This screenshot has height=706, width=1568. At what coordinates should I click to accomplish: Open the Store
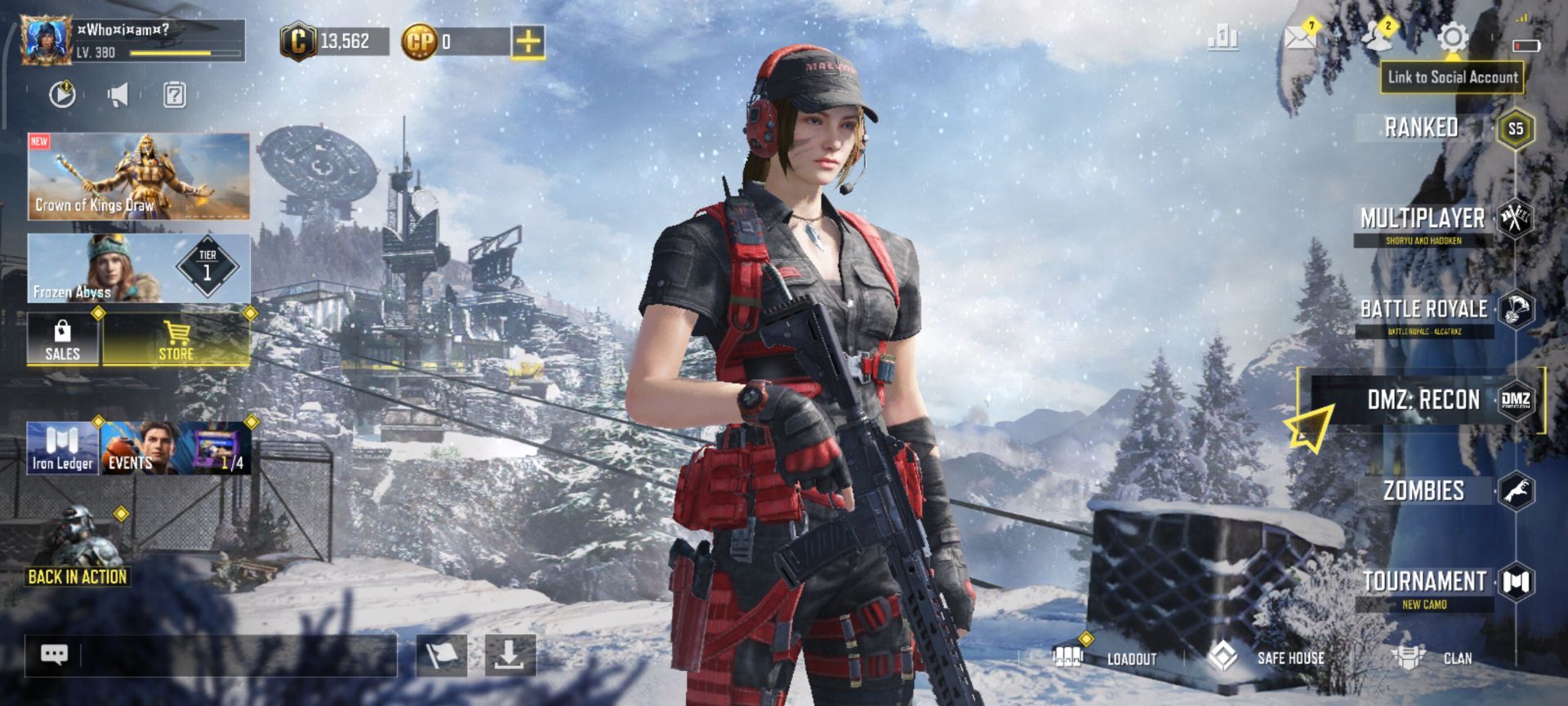tap(176, 339)
